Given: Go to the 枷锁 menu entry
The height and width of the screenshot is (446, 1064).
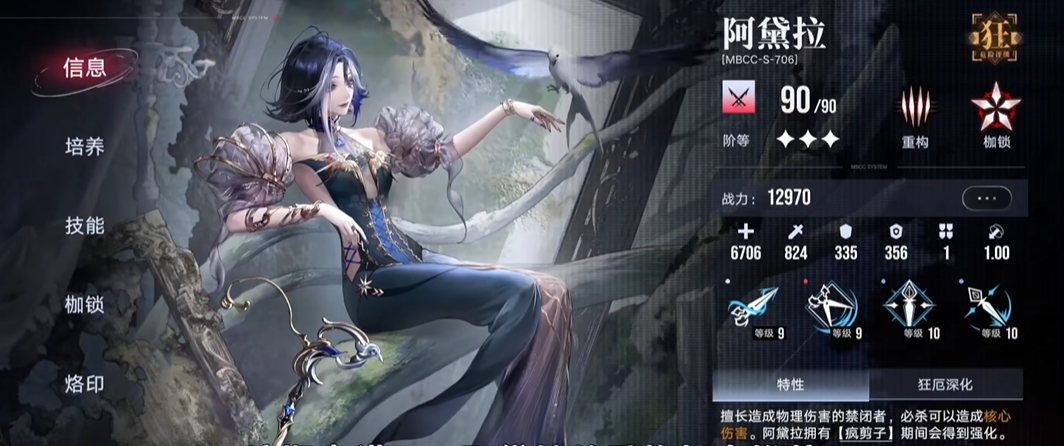Looking at the screenshot, I should (x=84, y=304).
